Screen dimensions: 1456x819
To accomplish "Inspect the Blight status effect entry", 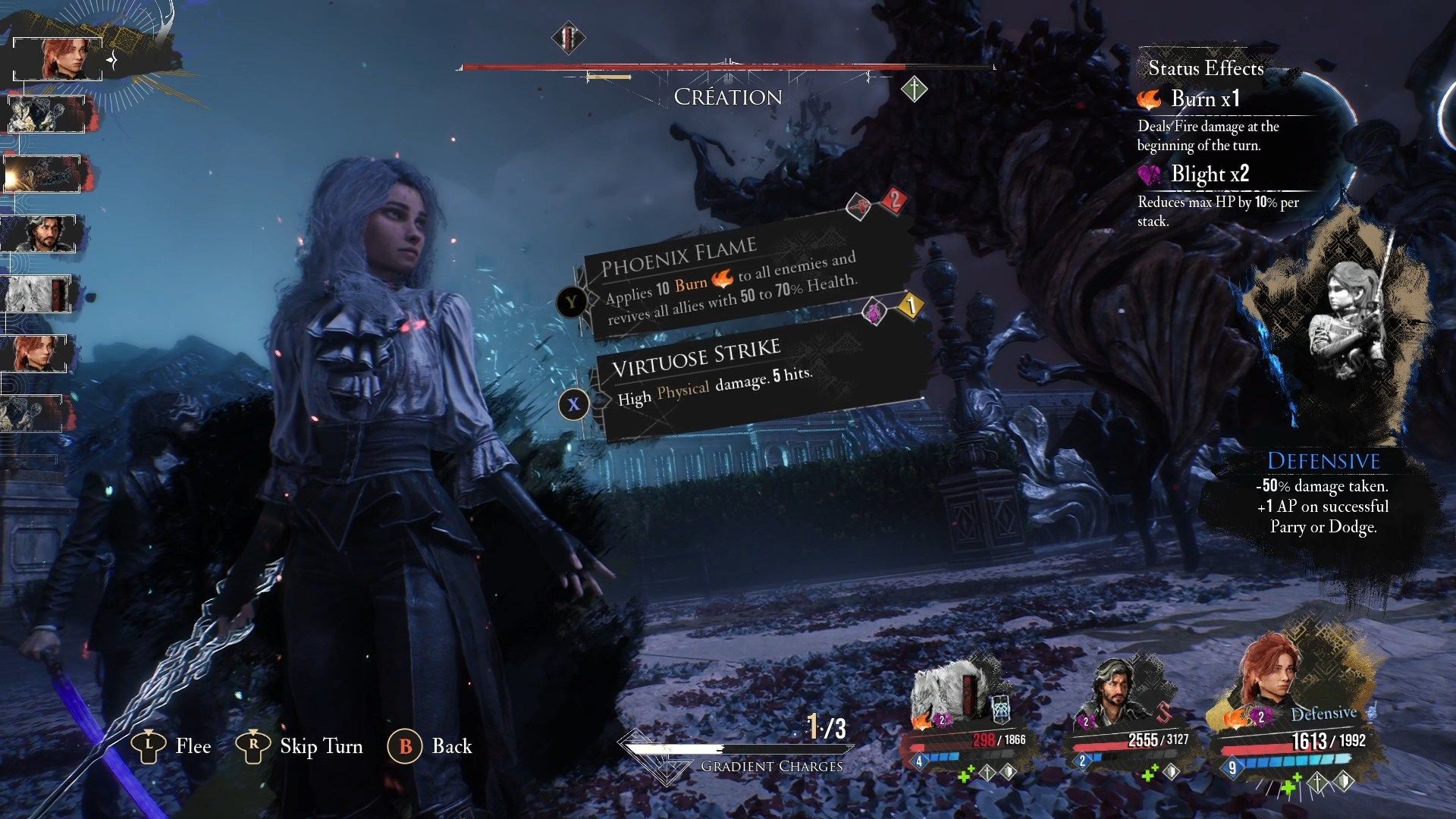I will tap(1208, 175).
